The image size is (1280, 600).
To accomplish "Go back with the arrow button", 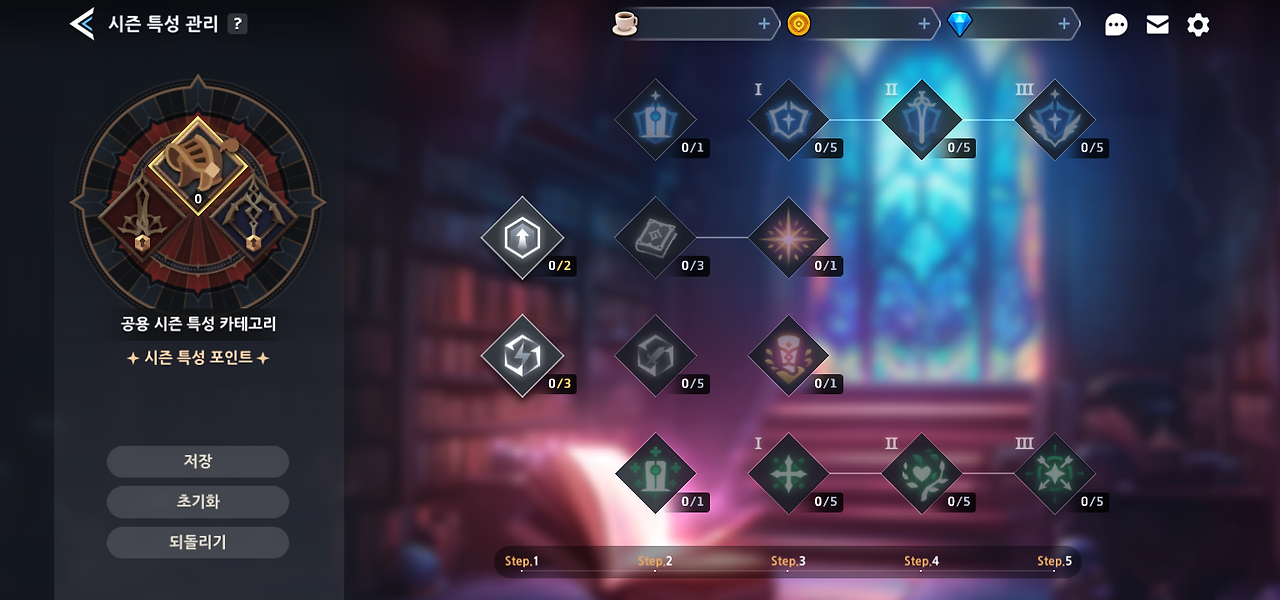I will [x=82, y=24].
